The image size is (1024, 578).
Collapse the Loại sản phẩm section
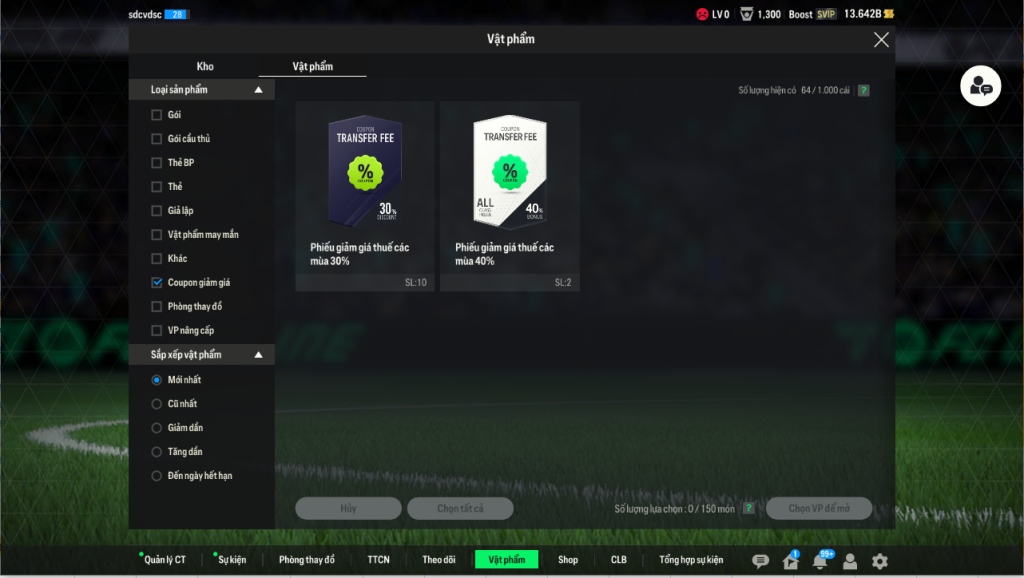click(x=258, y=90)
